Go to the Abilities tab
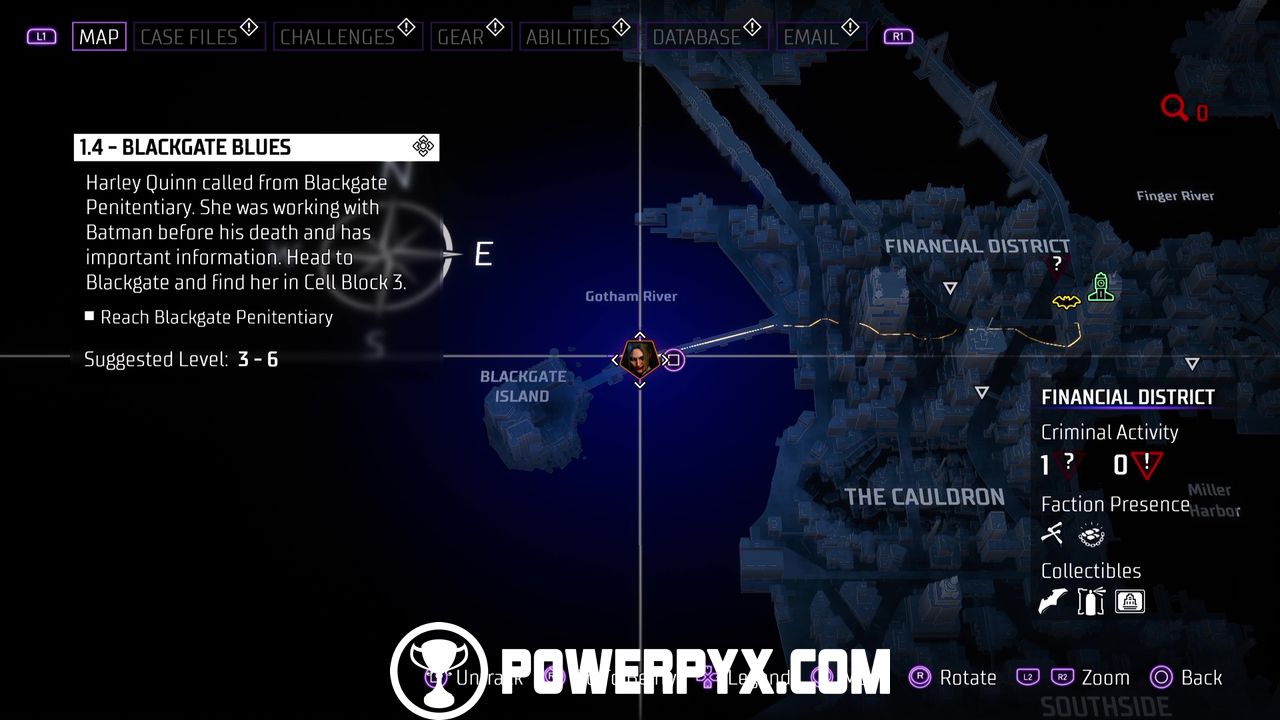Image resolution: width=1280 pixels, height=720 pixels. 567,37
